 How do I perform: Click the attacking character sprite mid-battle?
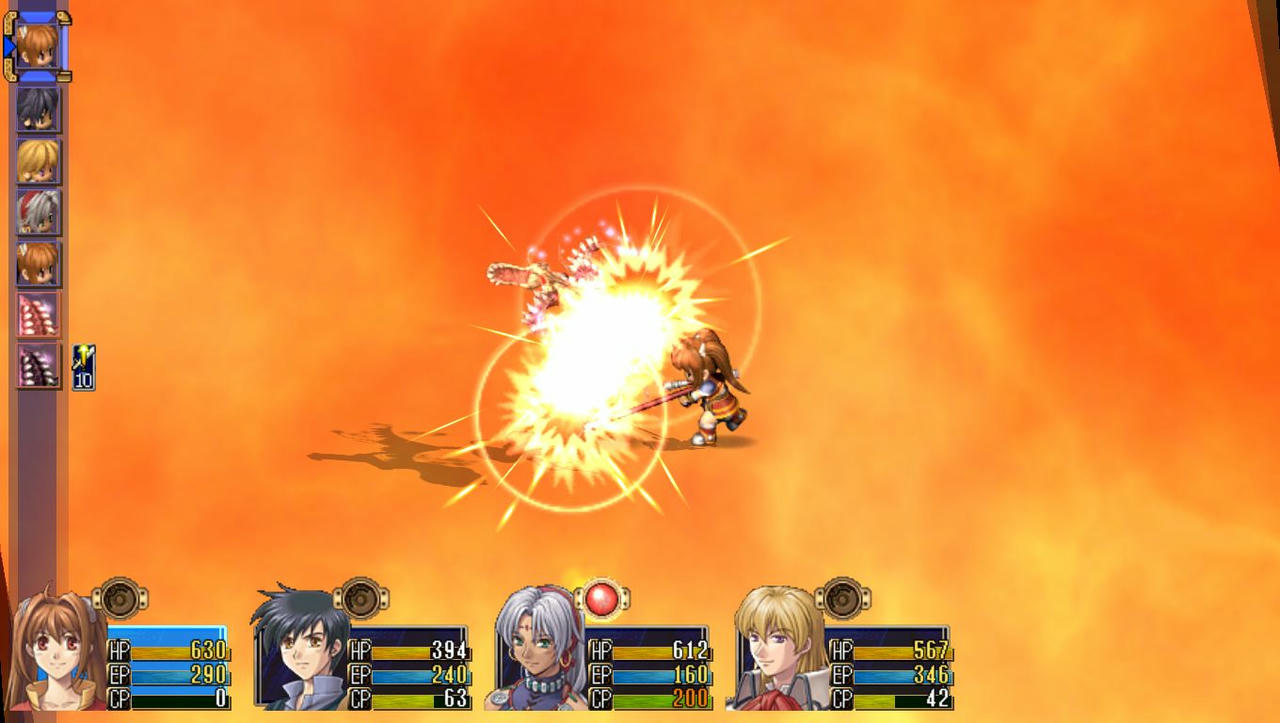tap(710, 390)
